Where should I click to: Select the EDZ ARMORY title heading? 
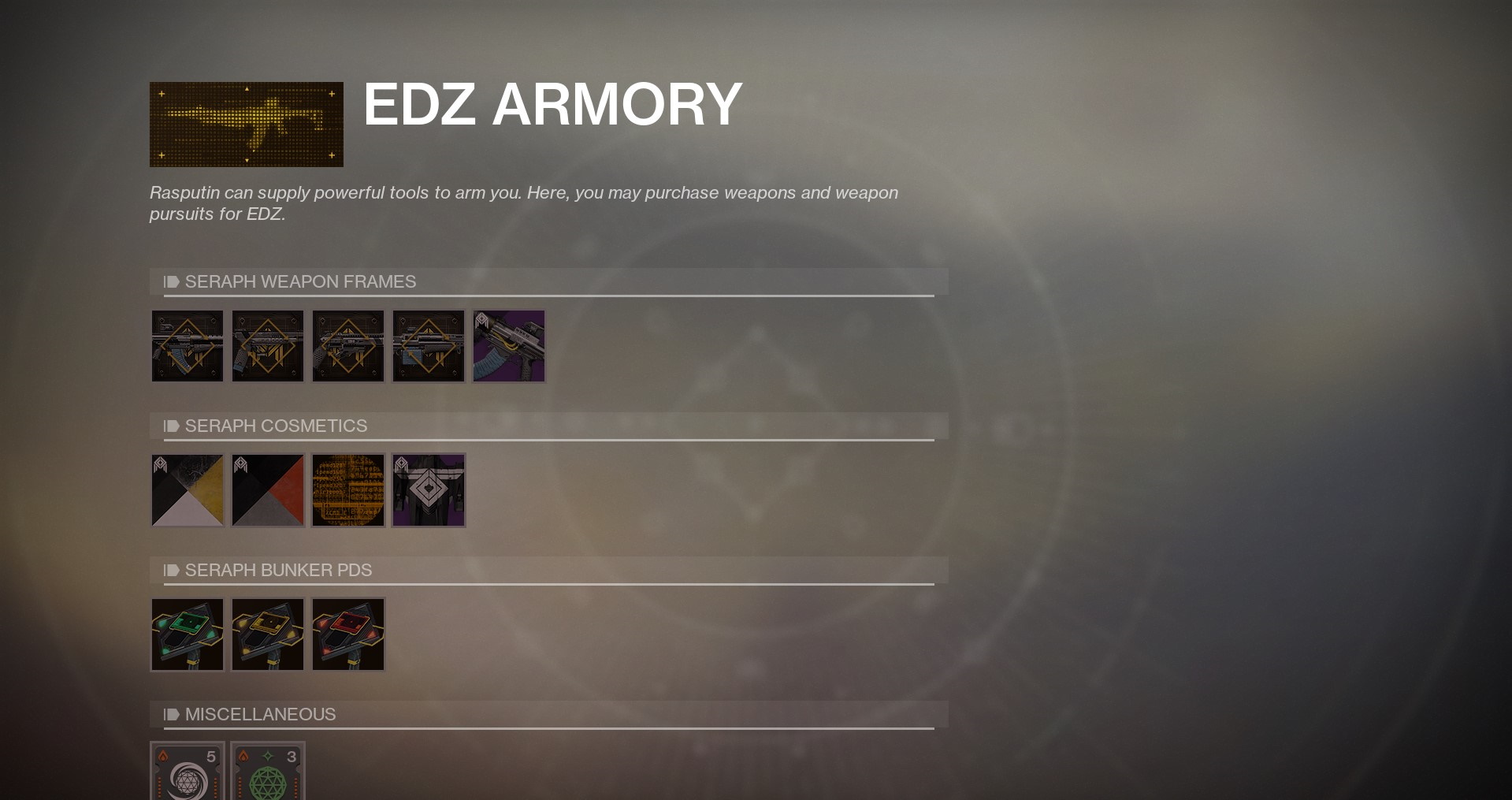click(x=551, y=105)
